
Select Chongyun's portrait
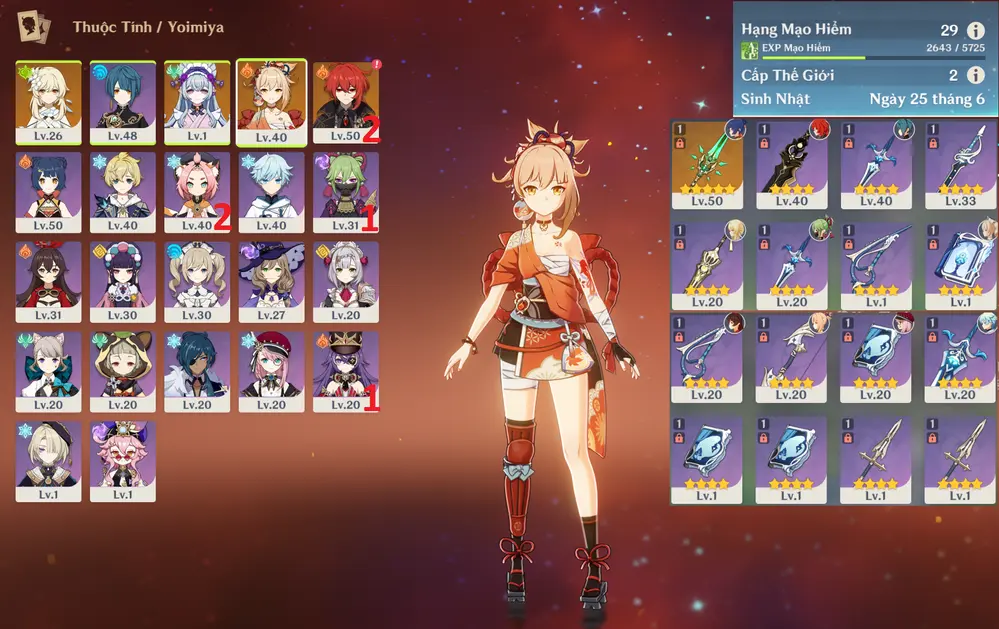tap(271, 192)
